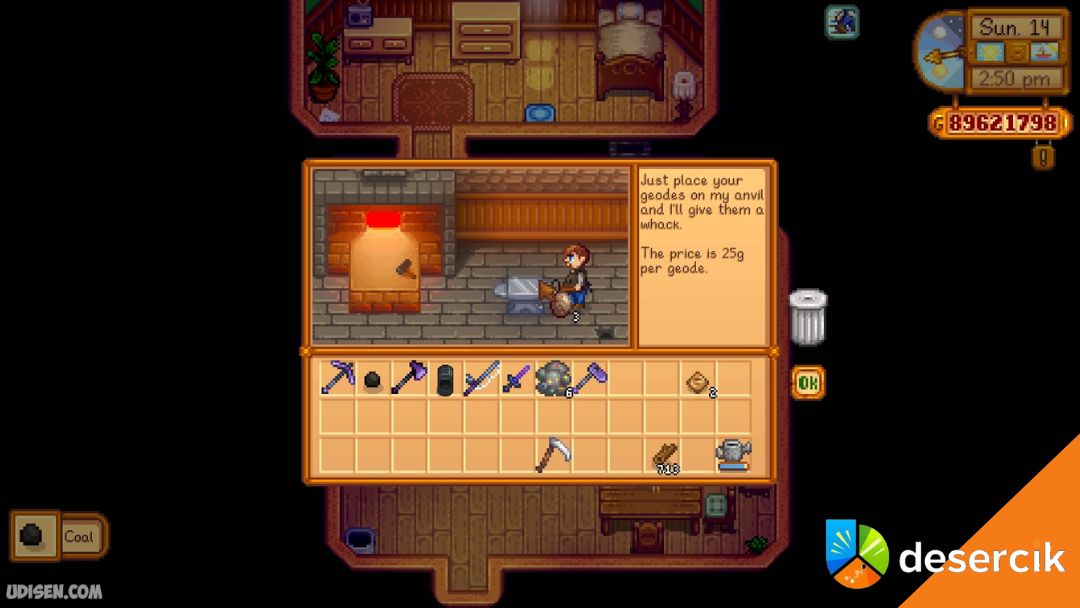1080x608 pixels.
Task: Select the short purple dagger slot
Action: pyautogui.click(x=517, y=379)
